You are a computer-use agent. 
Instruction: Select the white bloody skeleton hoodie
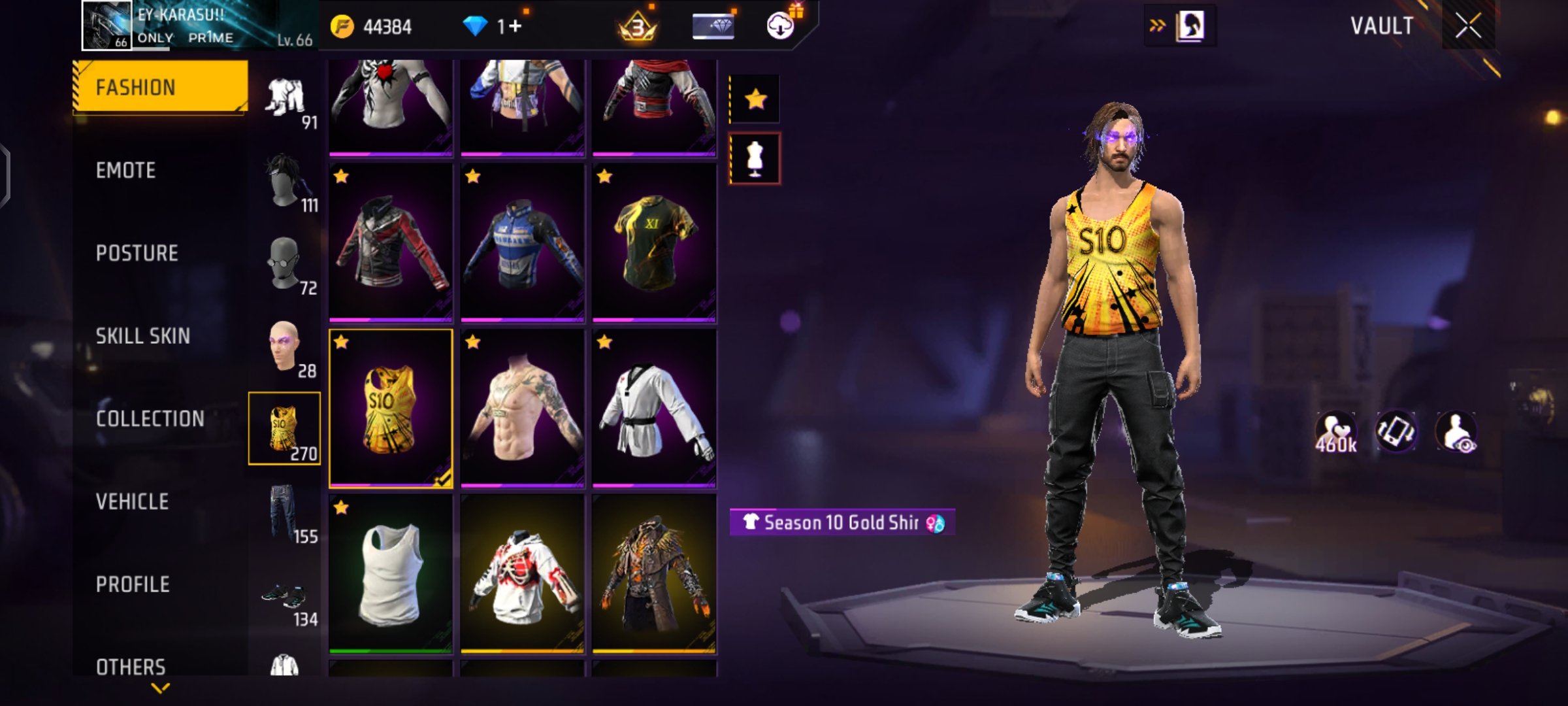(x=522, y=574)
